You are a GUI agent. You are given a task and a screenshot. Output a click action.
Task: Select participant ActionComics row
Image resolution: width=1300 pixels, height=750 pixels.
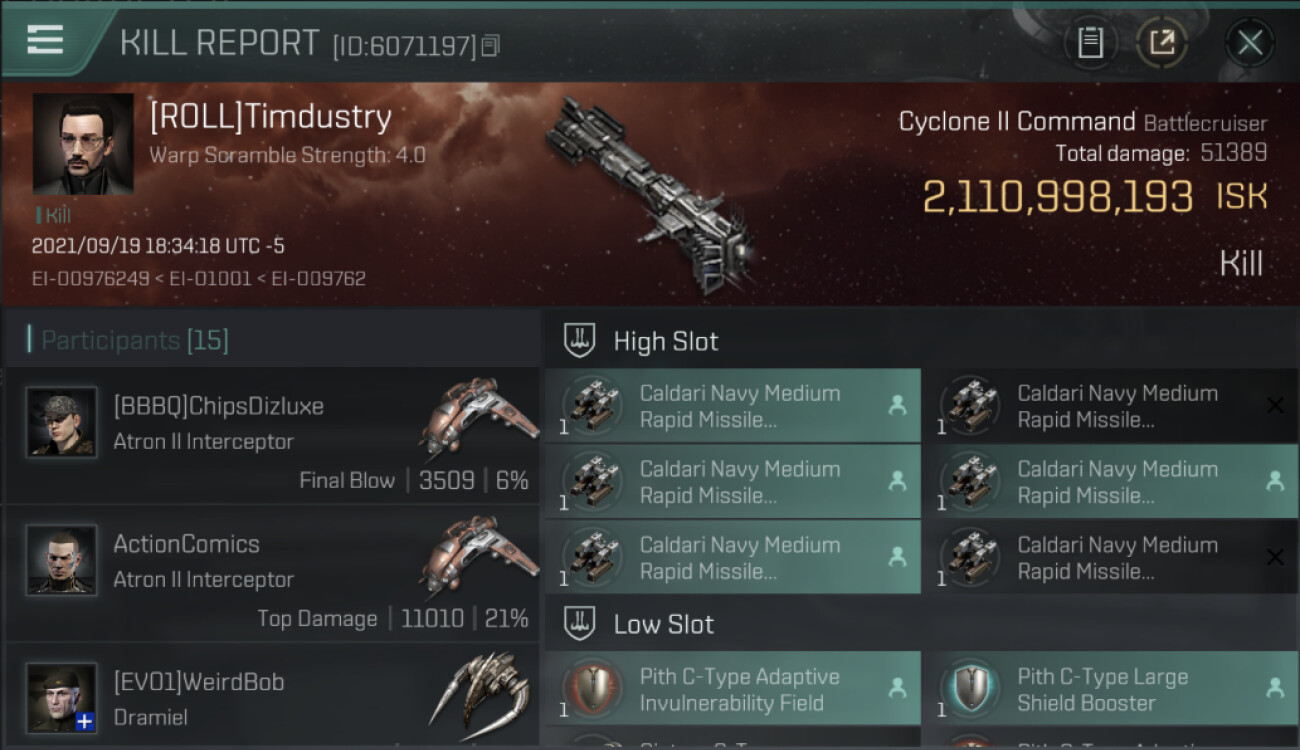272,574
